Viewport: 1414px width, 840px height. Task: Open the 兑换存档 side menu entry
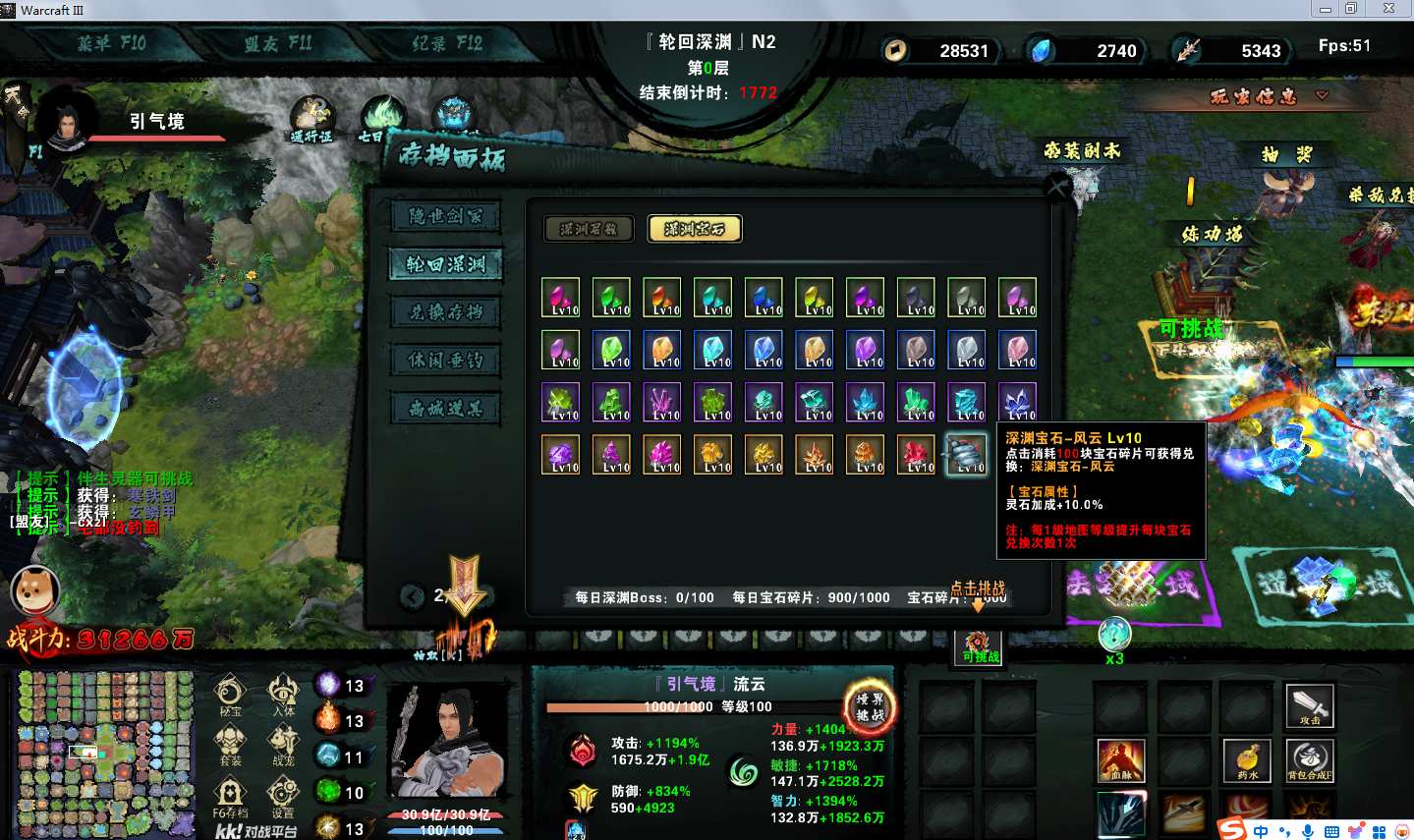click(446, 312)
